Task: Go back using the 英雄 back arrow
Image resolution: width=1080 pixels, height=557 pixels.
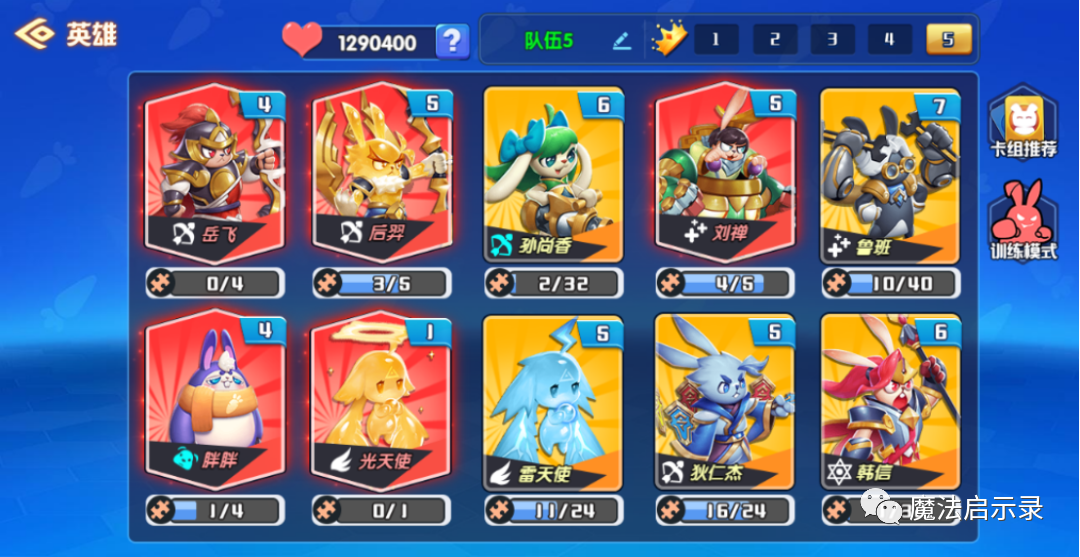Action: [x=33, y=35]
